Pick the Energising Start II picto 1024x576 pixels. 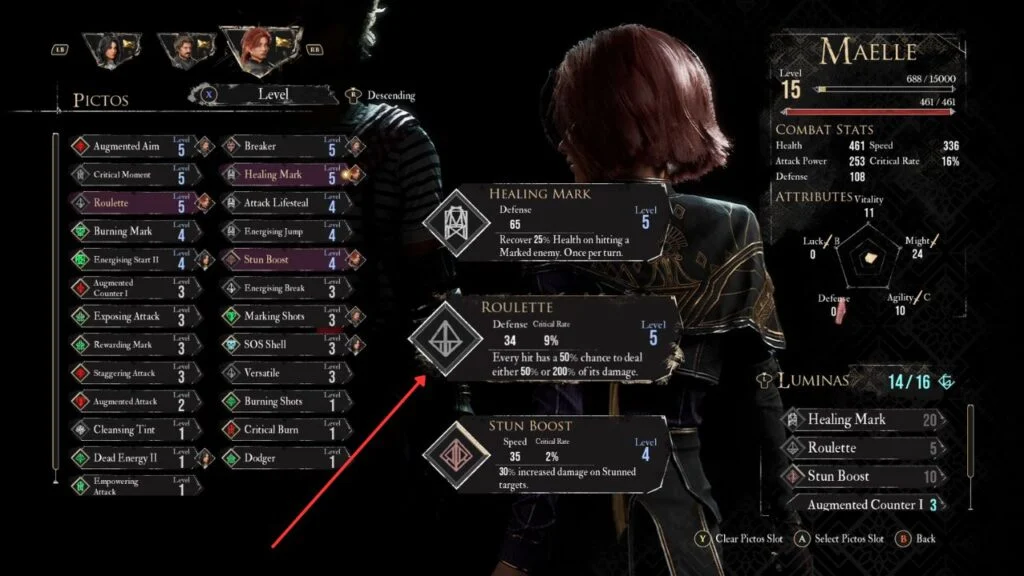coord(127,260)
